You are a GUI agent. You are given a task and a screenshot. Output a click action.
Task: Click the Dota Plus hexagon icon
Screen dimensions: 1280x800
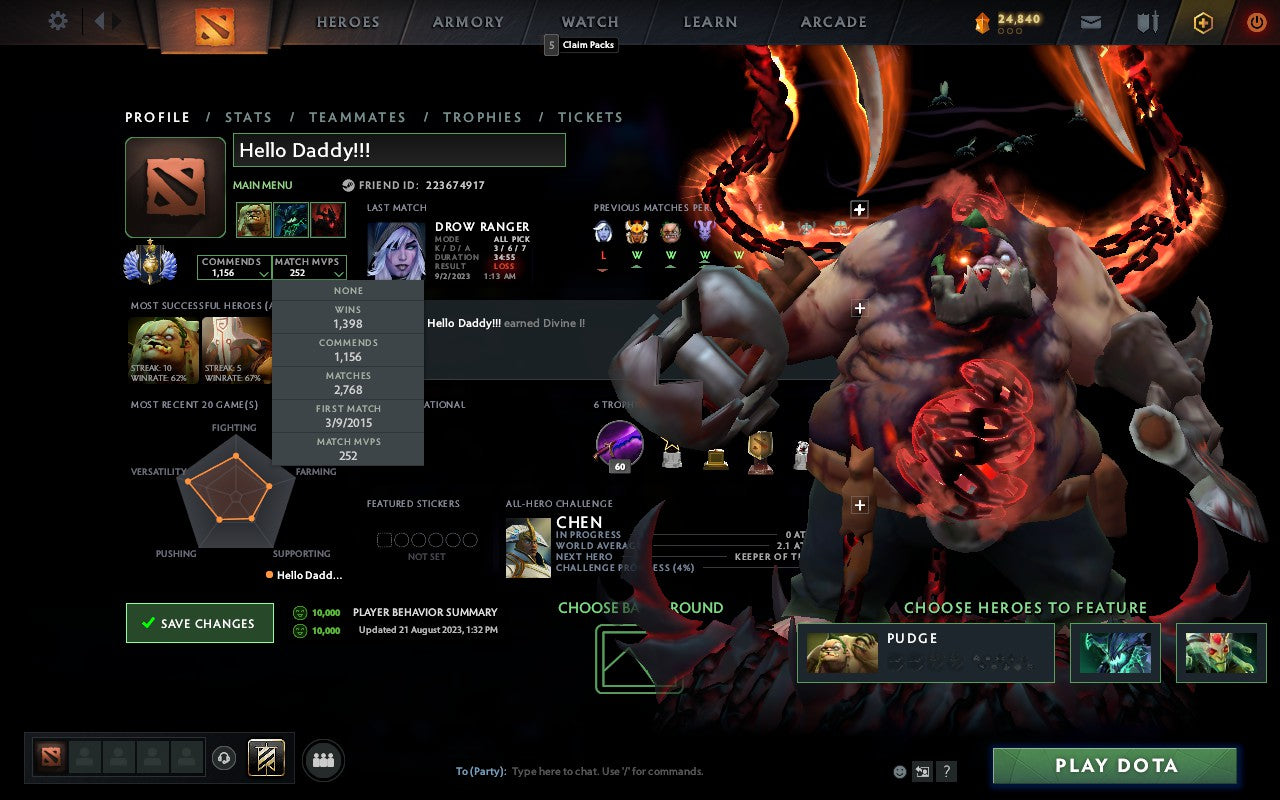[1202, 21]
